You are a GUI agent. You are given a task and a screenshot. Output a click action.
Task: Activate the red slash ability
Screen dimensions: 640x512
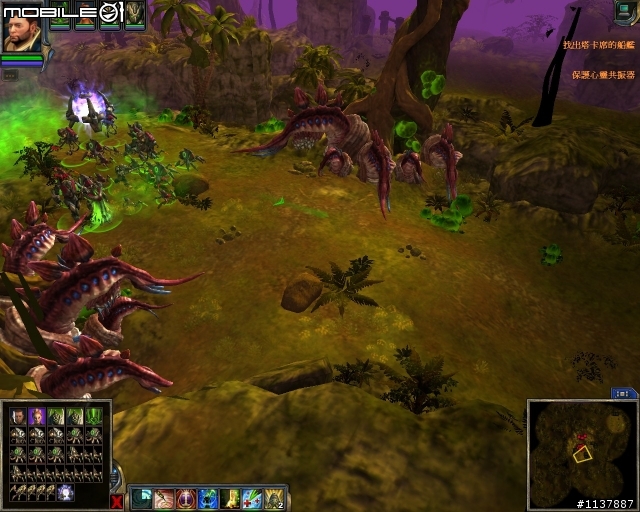(x=164, y=498)
